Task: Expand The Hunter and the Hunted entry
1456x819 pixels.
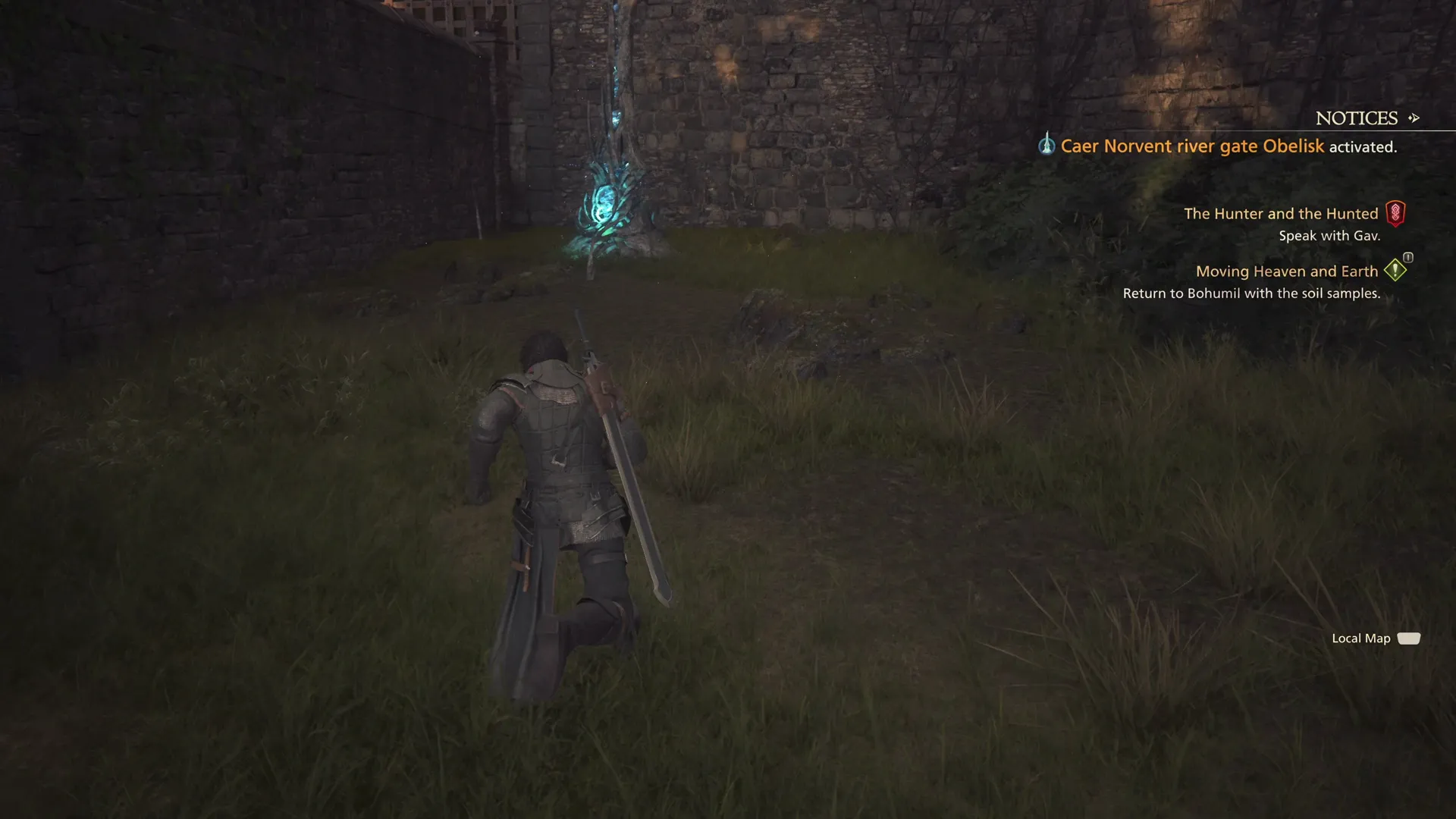Action: (x=1282, y=213)
